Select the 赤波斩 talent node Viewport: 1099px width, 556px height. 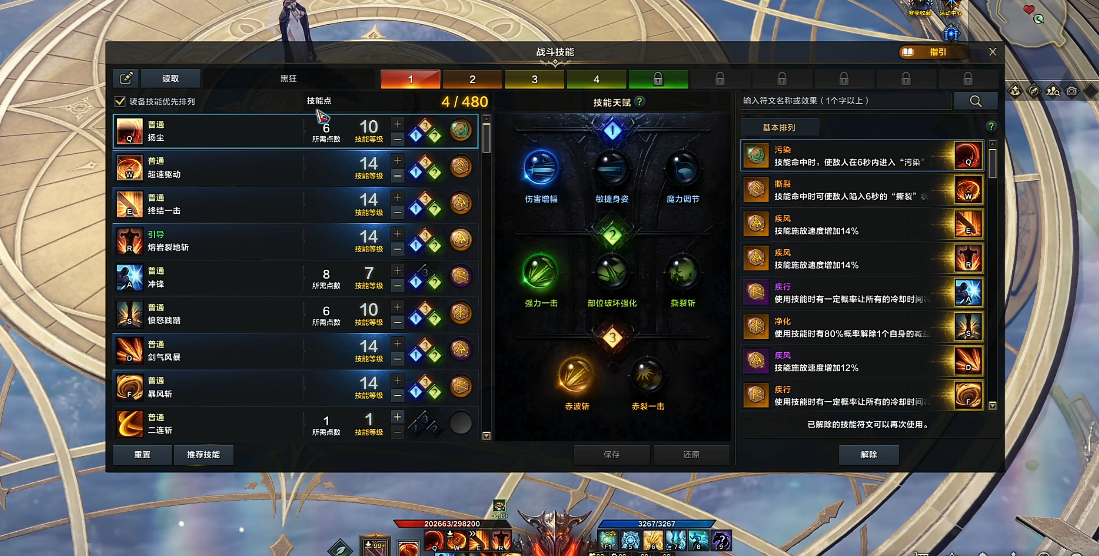[x=577, y=376]
